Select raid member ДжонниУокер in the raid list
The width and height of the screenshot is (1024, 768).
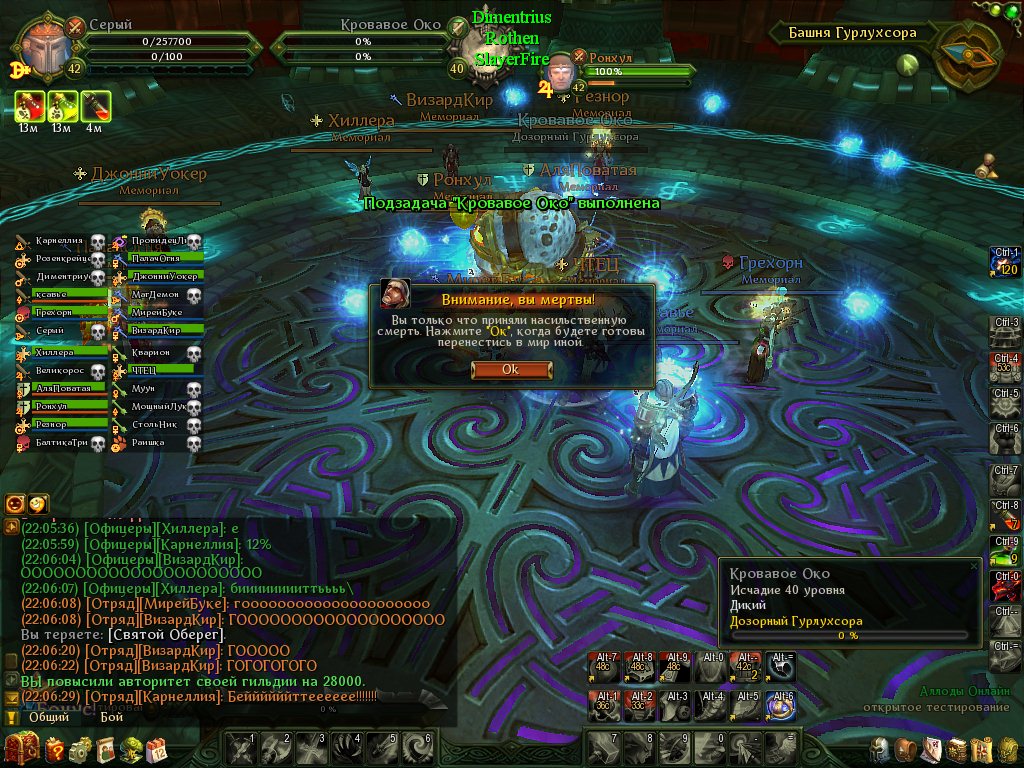click(x=160, y=275)
